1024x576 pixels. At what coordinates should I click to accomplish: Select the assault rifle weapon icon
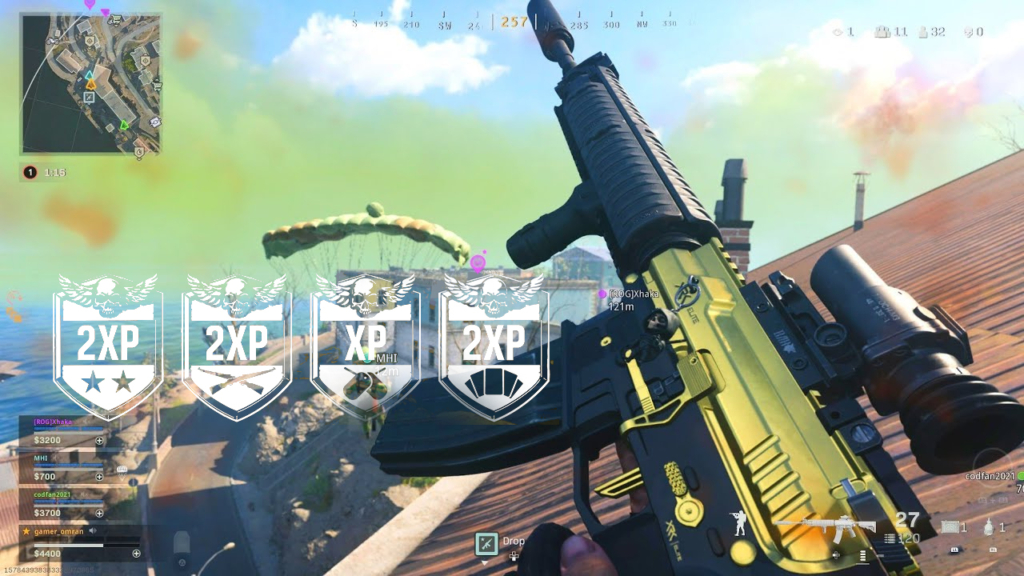coord(825,524)
